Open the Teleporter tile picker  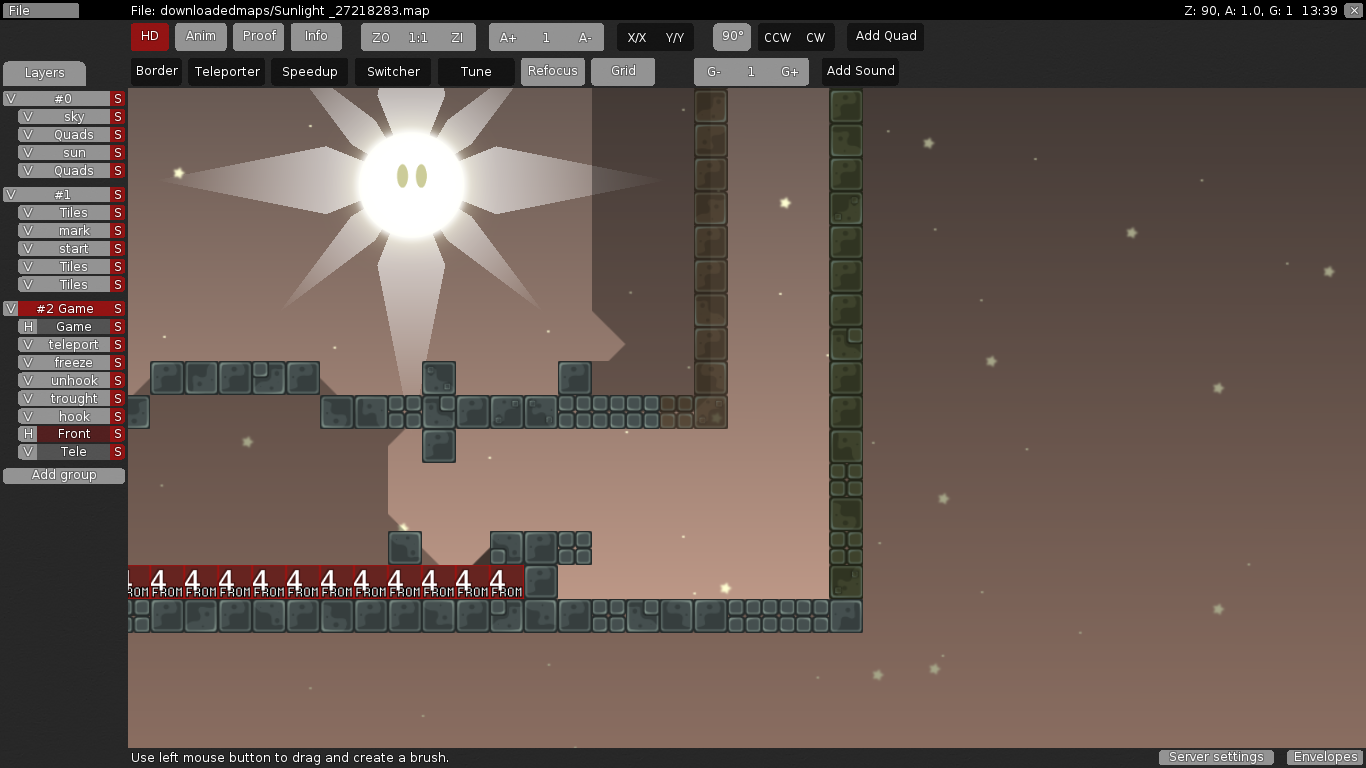coord(226,71)
